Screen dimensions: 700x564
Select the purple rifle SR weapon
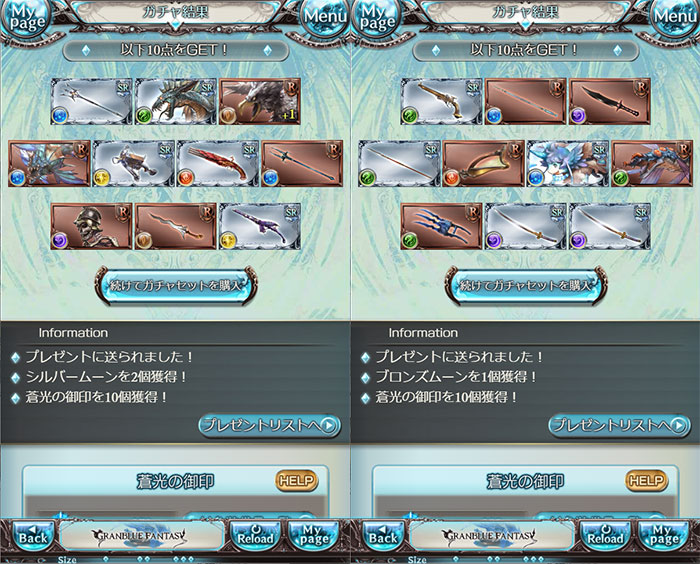point(259,225)
